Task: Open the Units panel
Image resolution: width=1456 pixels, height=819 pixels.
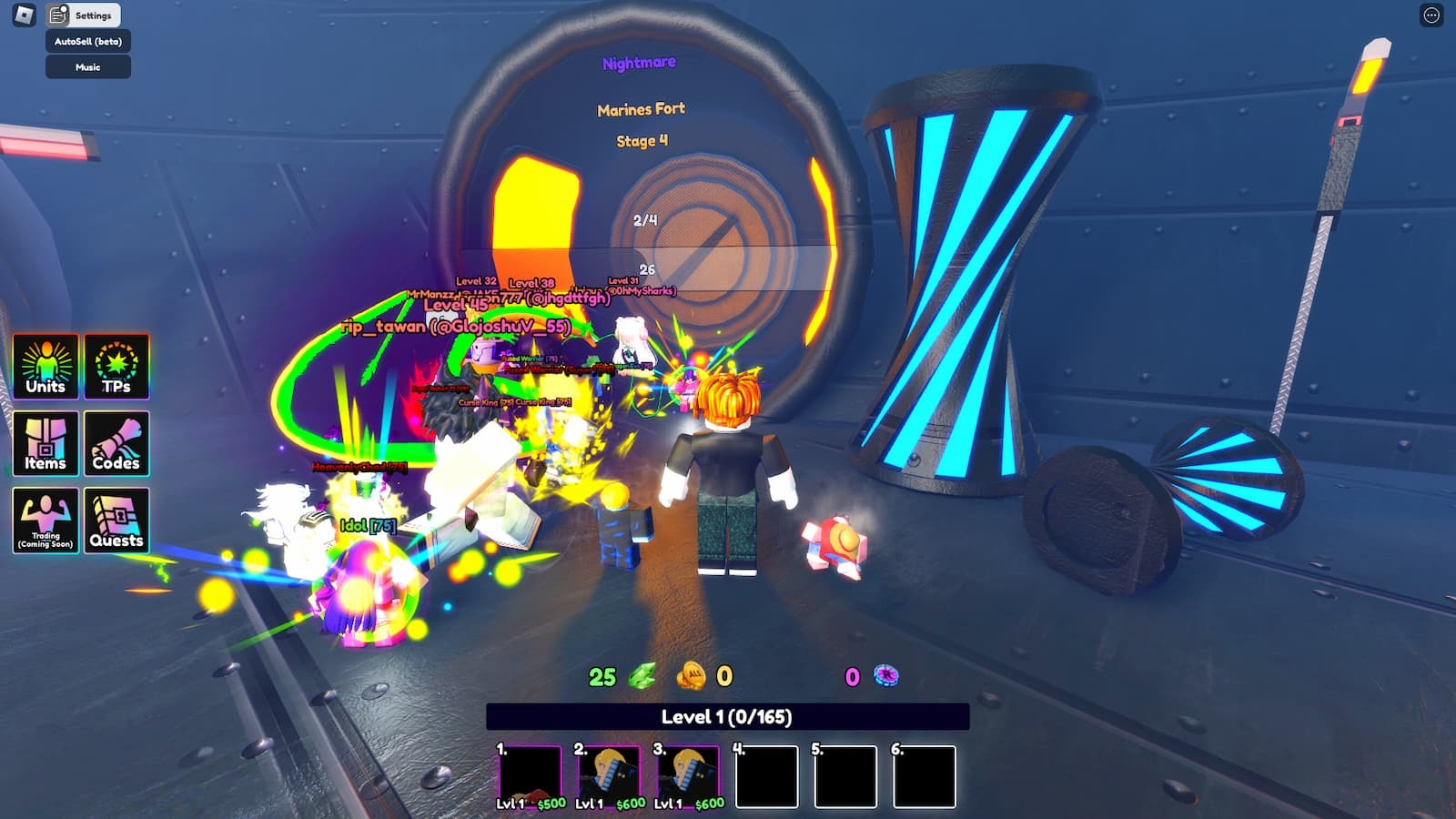Action: coord(44,368)
